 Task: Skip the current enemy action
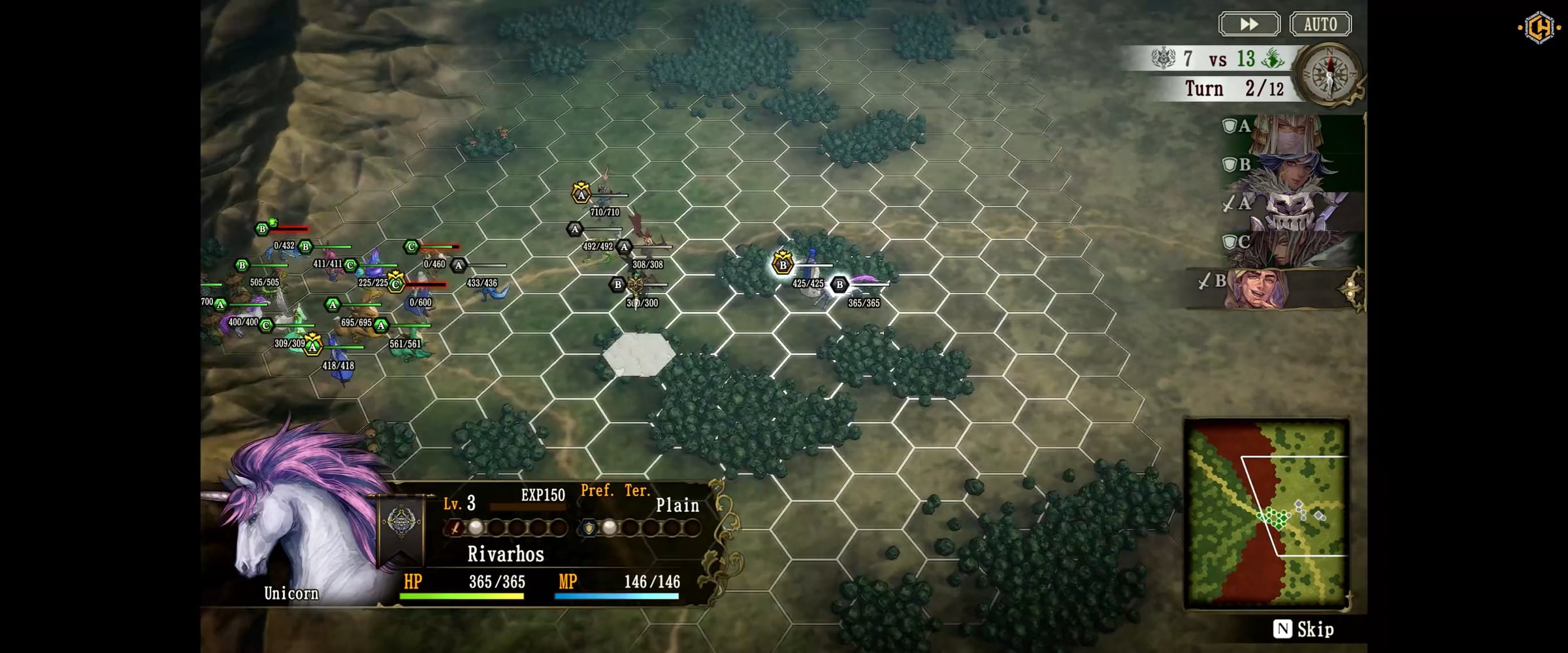click(1303, 629)
